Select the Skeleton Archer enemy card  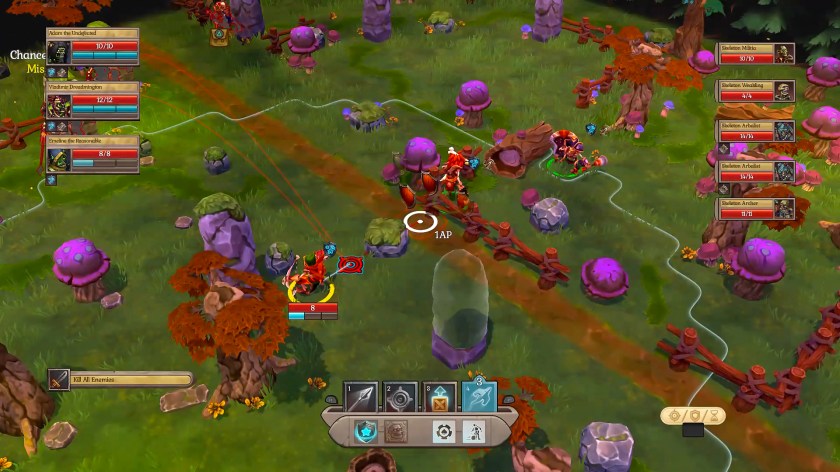(758, 209)
